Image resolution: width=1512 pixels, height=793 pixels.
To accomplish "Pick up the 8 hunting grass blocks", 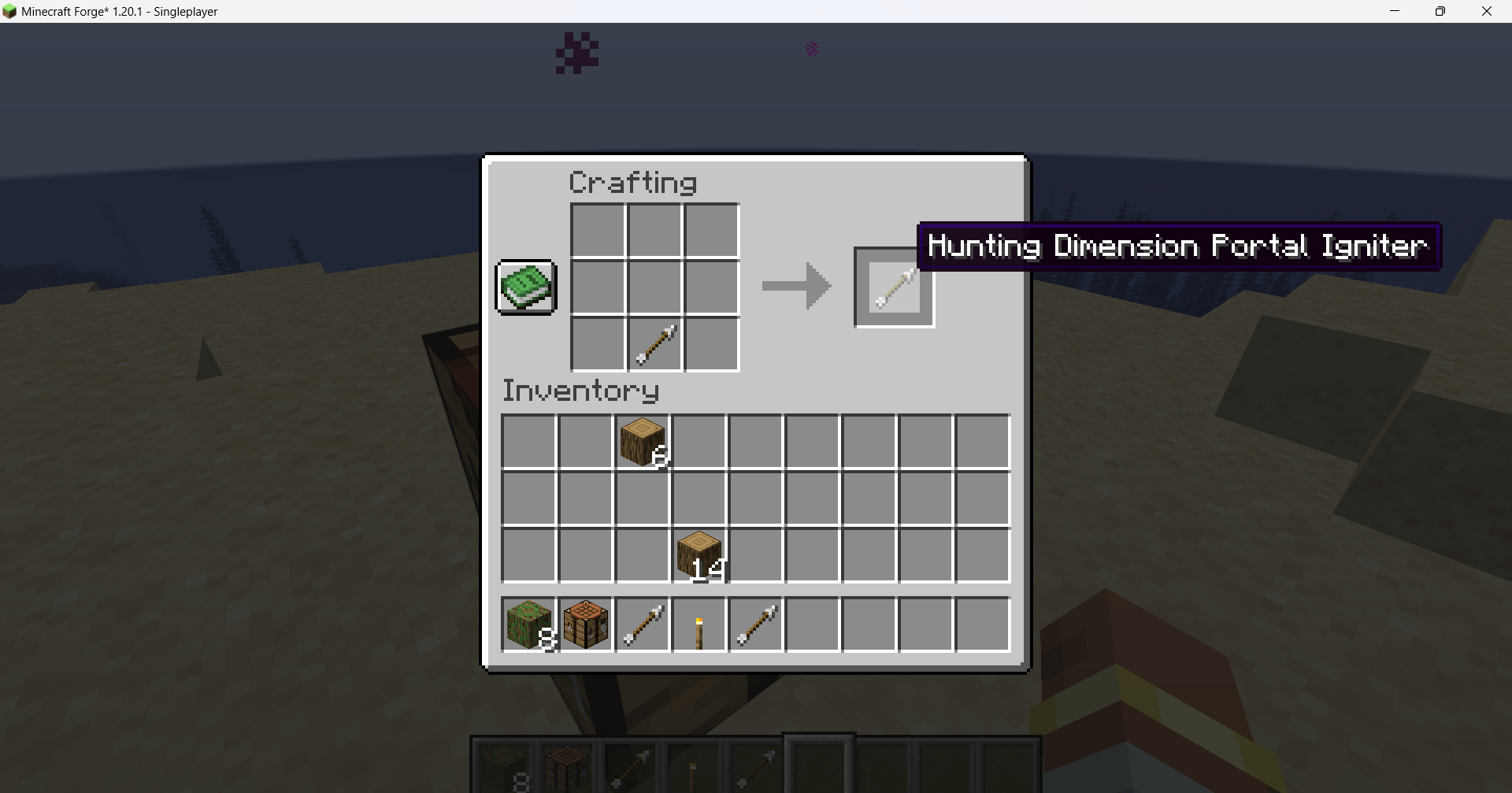I will (x=529, y=624).
